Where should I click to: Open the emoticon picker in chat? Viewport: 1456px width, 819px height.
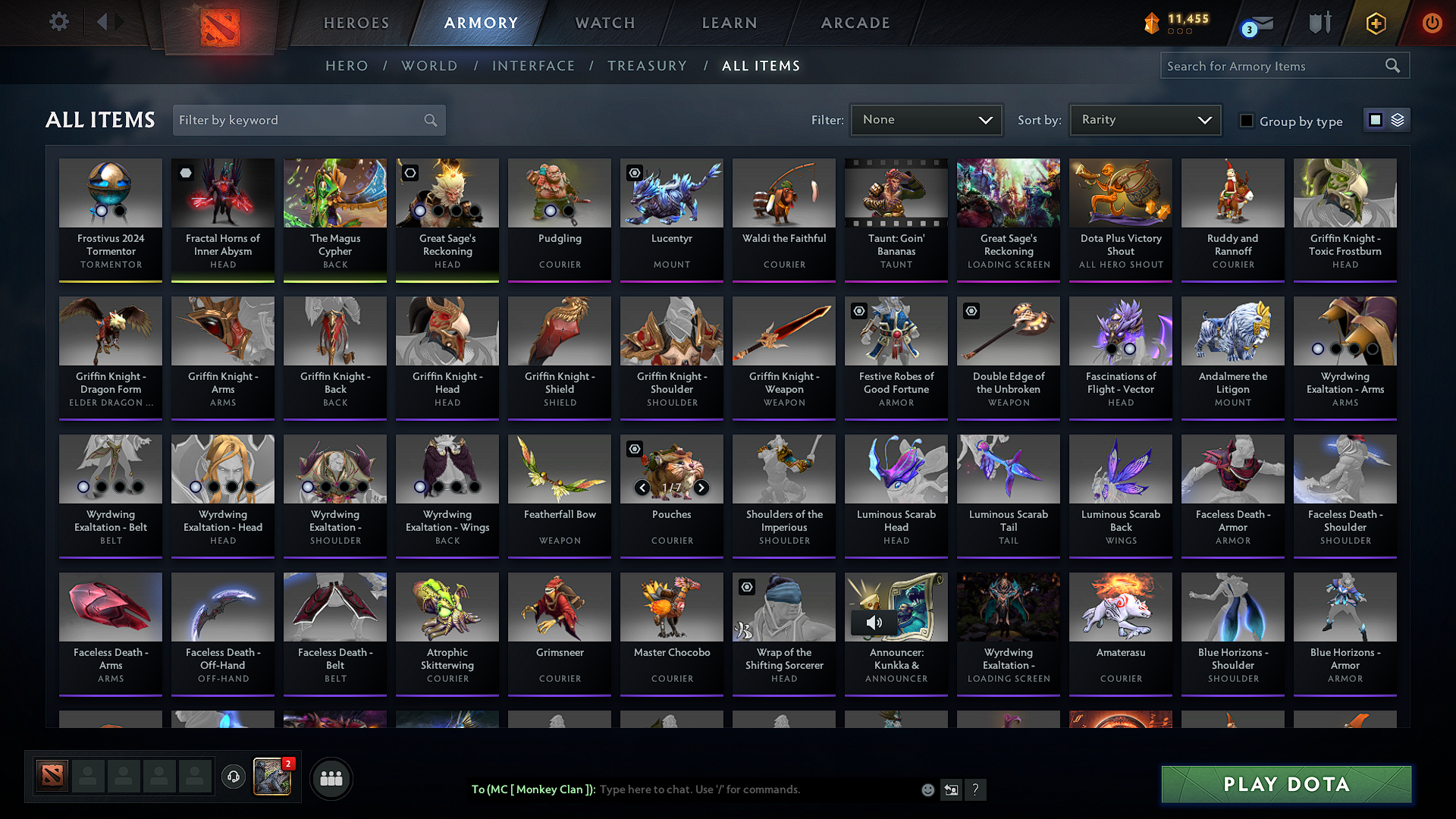point(927,789)
